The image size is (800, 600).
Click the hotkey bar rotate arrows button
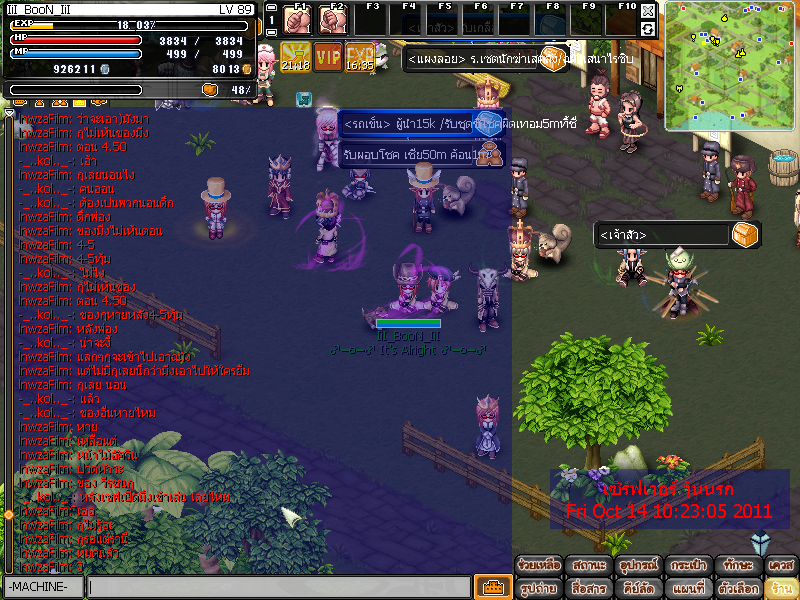(x=648, y=29)
